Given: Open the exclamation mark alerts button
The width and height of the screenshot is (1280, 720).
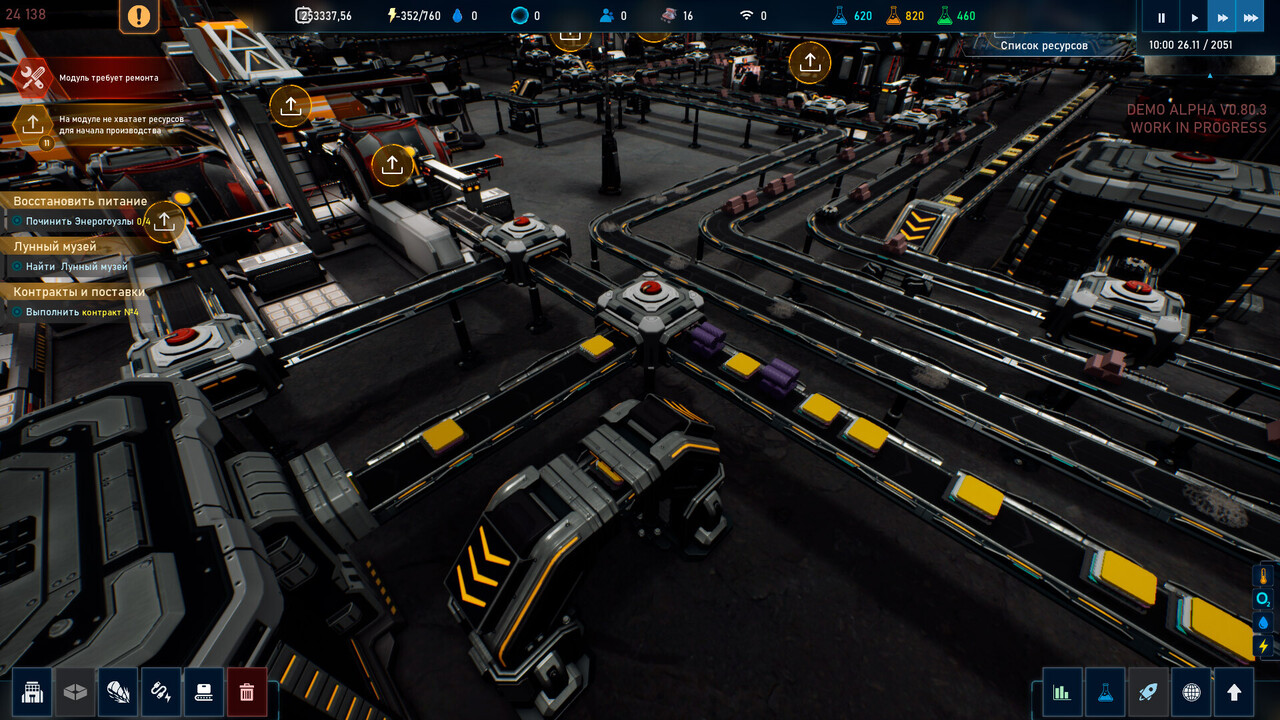Looking at the screenshot, I should [139, 16].
